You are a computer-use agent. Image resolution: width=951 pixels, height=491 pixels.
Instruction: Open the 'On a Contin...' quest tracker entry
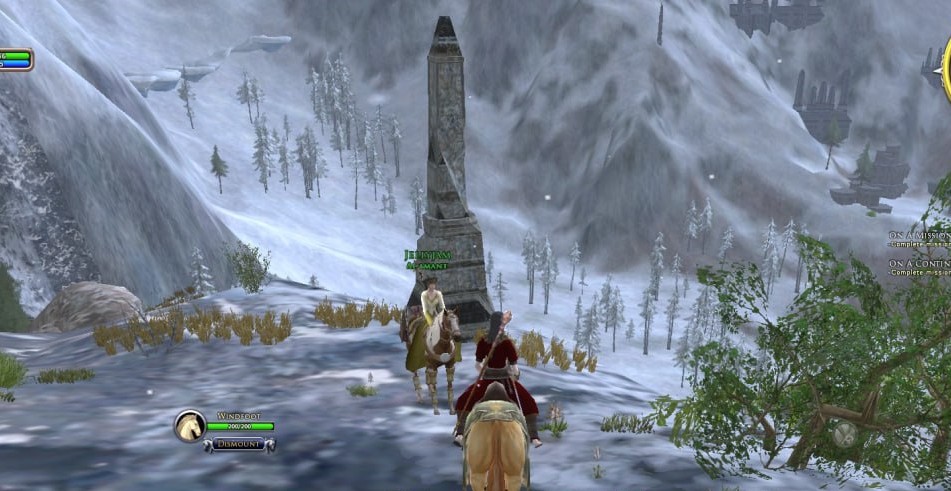click(x=920, y=264)
